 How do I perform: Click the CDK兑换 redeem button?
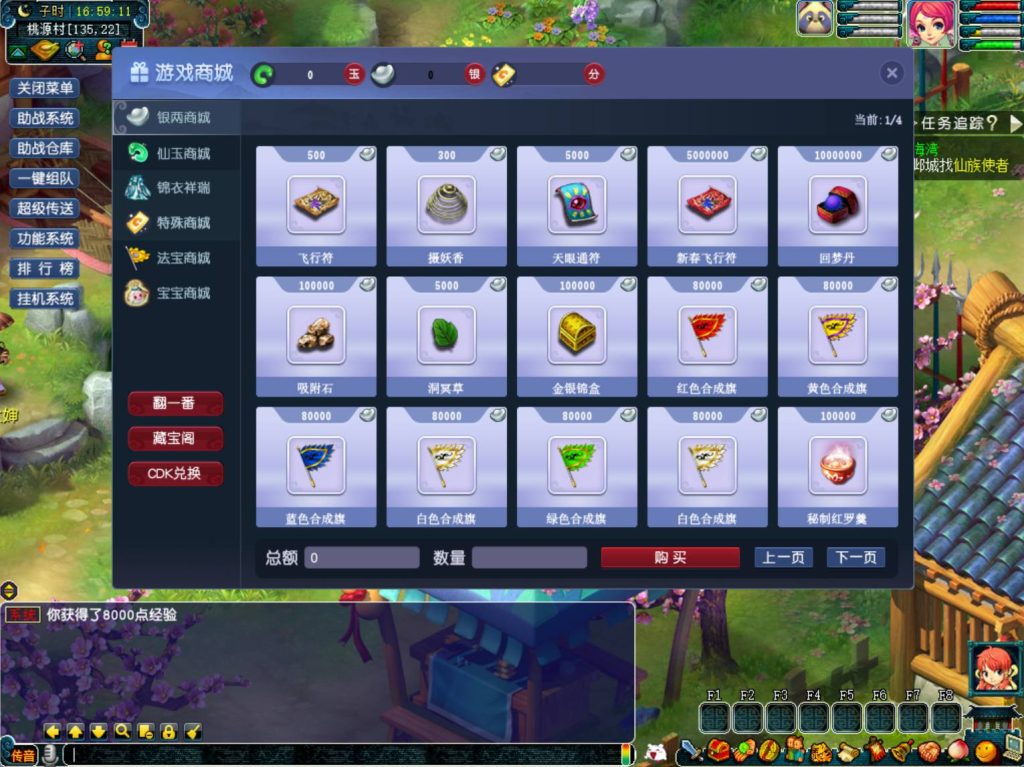pos(175,473)
